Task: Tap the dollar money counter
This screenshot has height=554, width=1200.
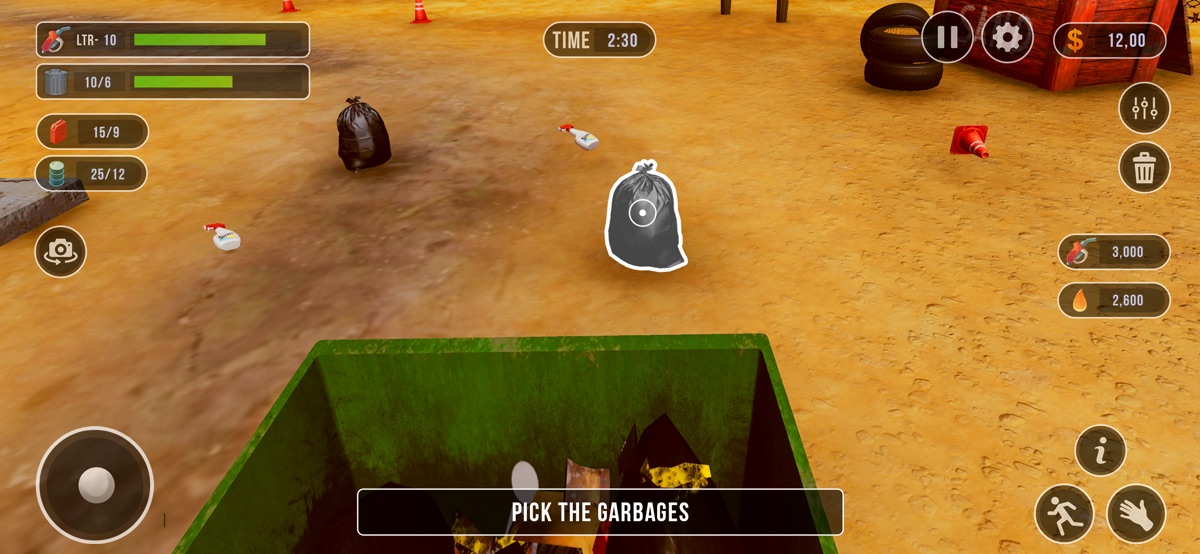Action: click(1110, 40)
